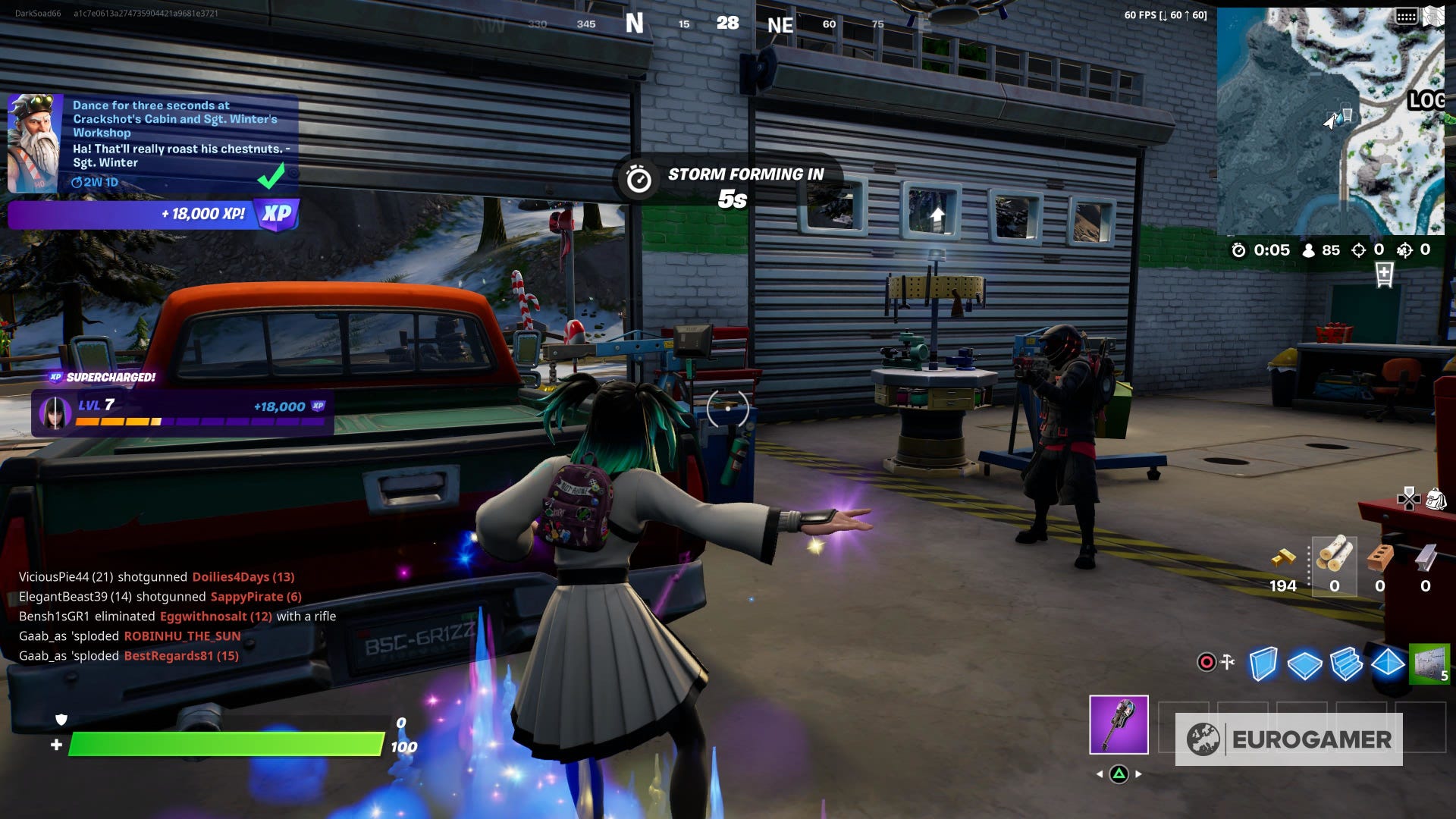Choose the floor building piece

[x=1304, y=665]
